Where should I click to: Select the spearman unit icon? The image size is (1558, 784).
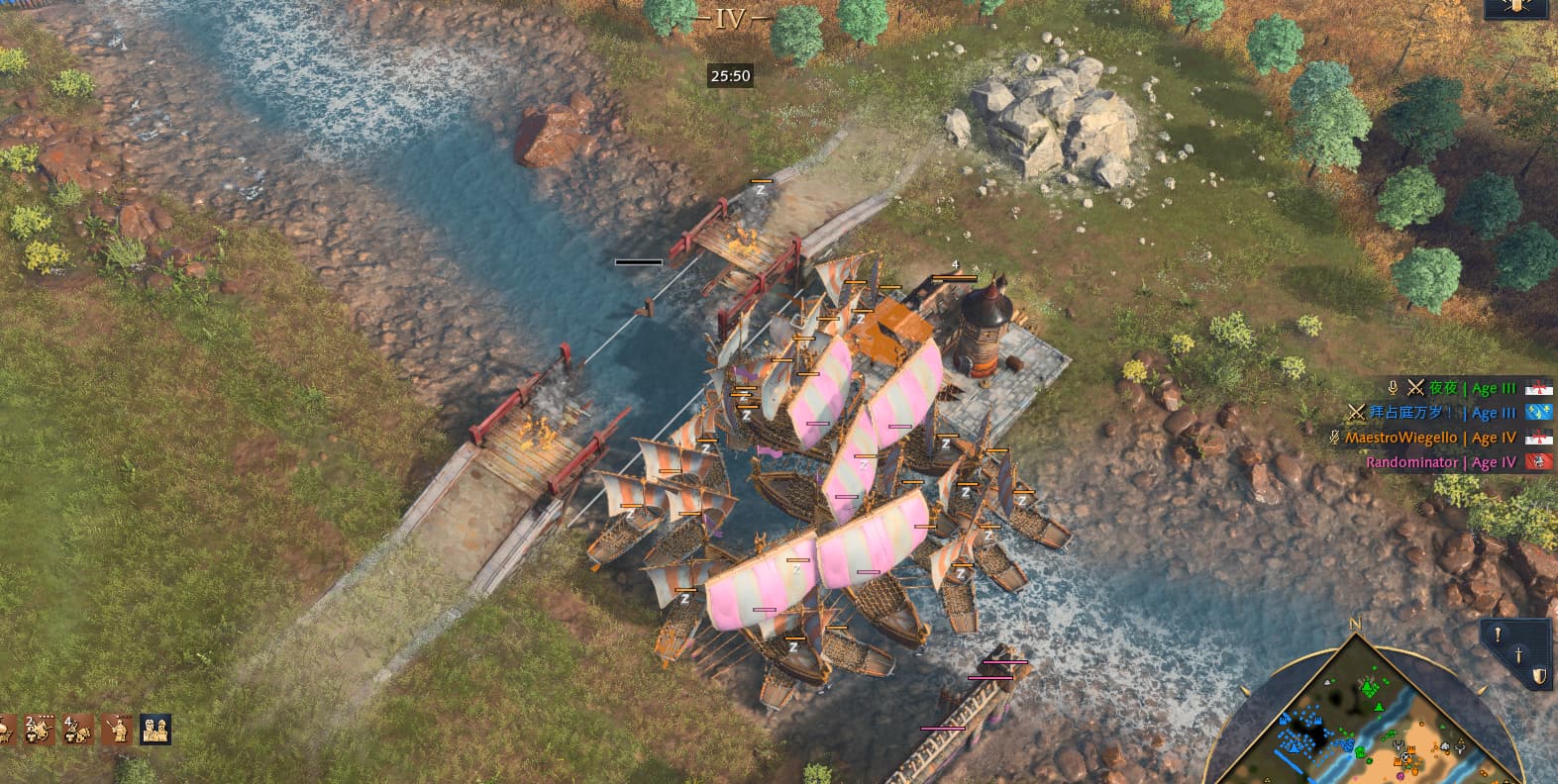120,730
